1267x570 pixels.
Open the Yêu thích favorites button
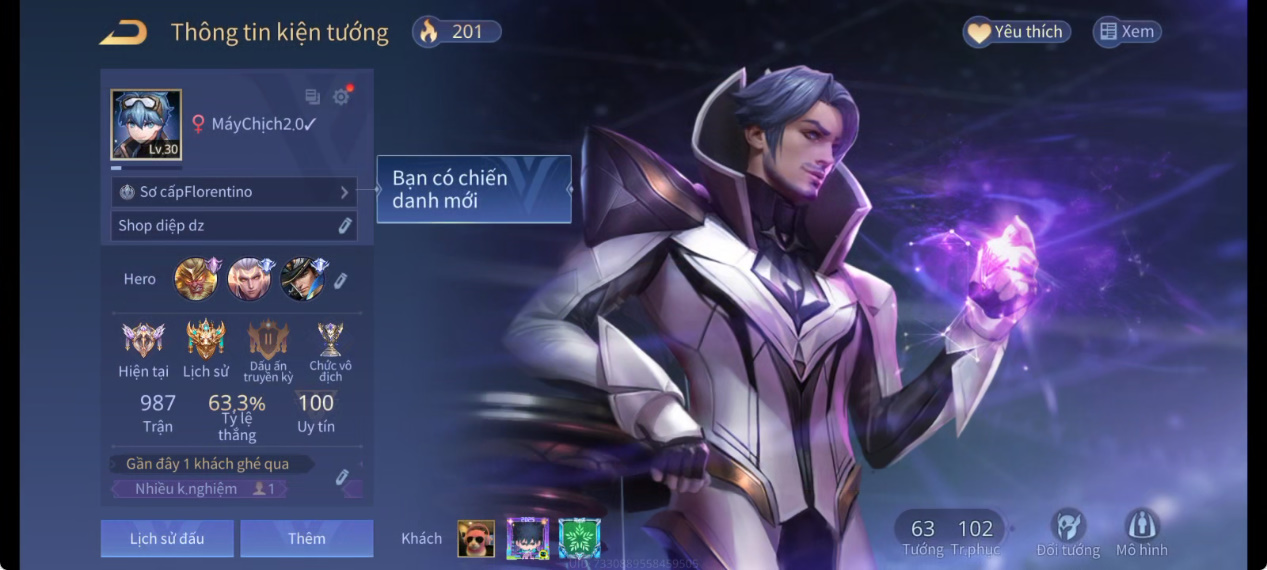1017,32
